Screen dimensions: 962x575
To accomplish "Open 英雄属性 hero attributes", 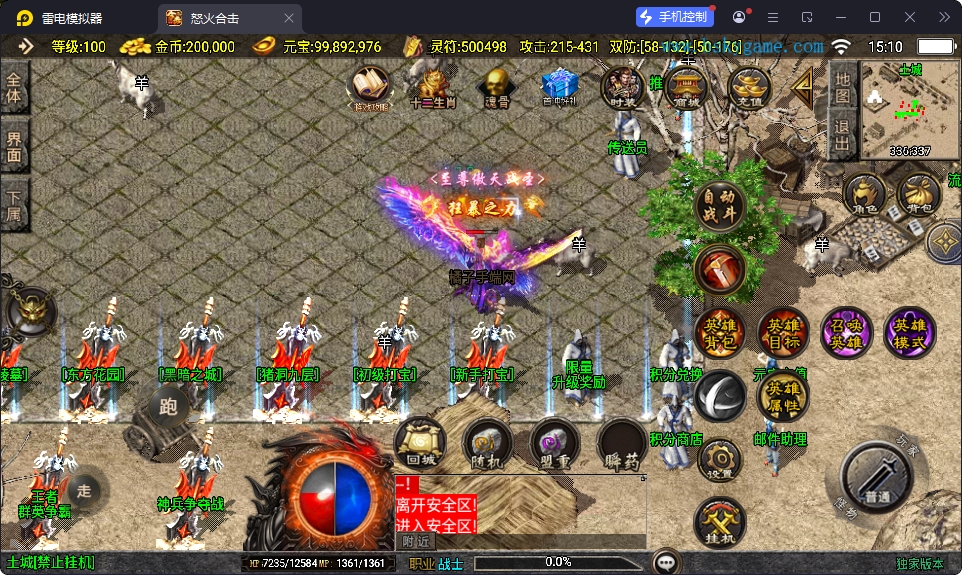I will pyautogui.click(x=783, y=396).
